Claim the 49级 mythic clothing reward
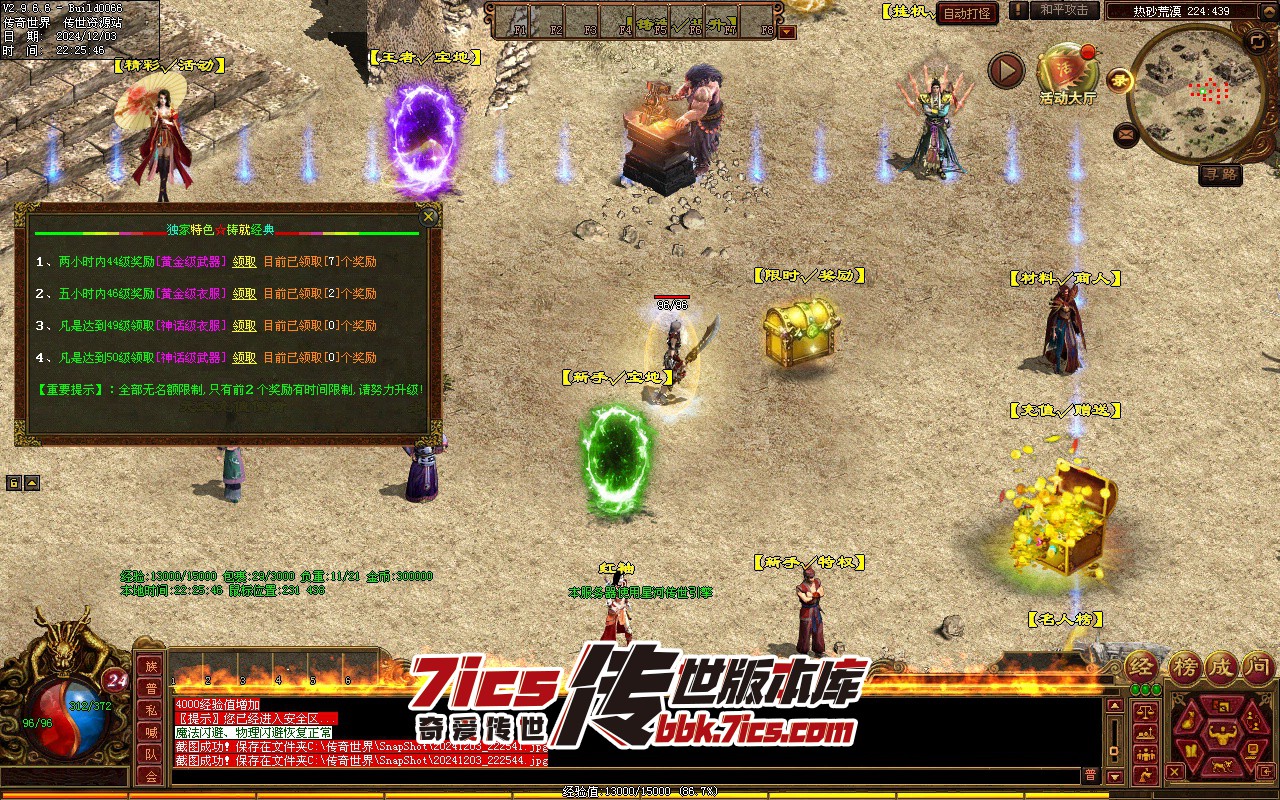The height and width of the screenshot is (800, 1280). pyautogui.click(x=244, y=326)
